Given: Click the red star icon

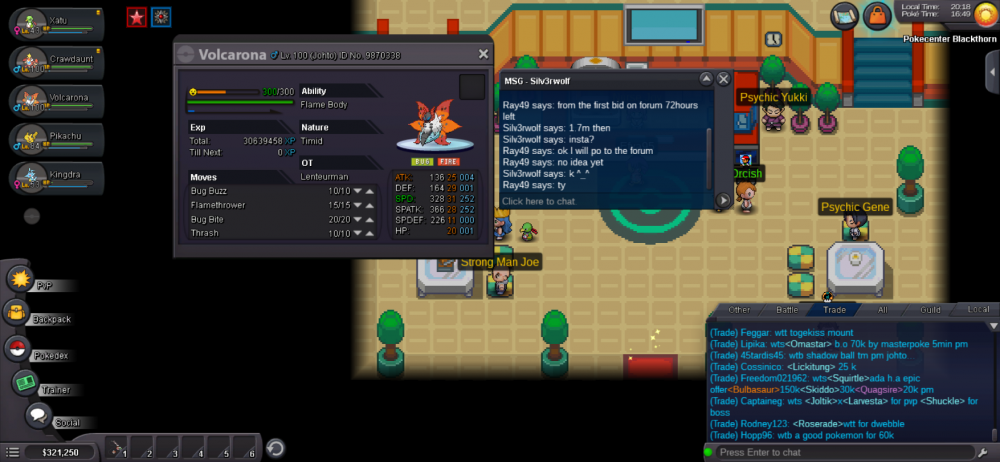Looking at the screenshot, I should (136, 16).
